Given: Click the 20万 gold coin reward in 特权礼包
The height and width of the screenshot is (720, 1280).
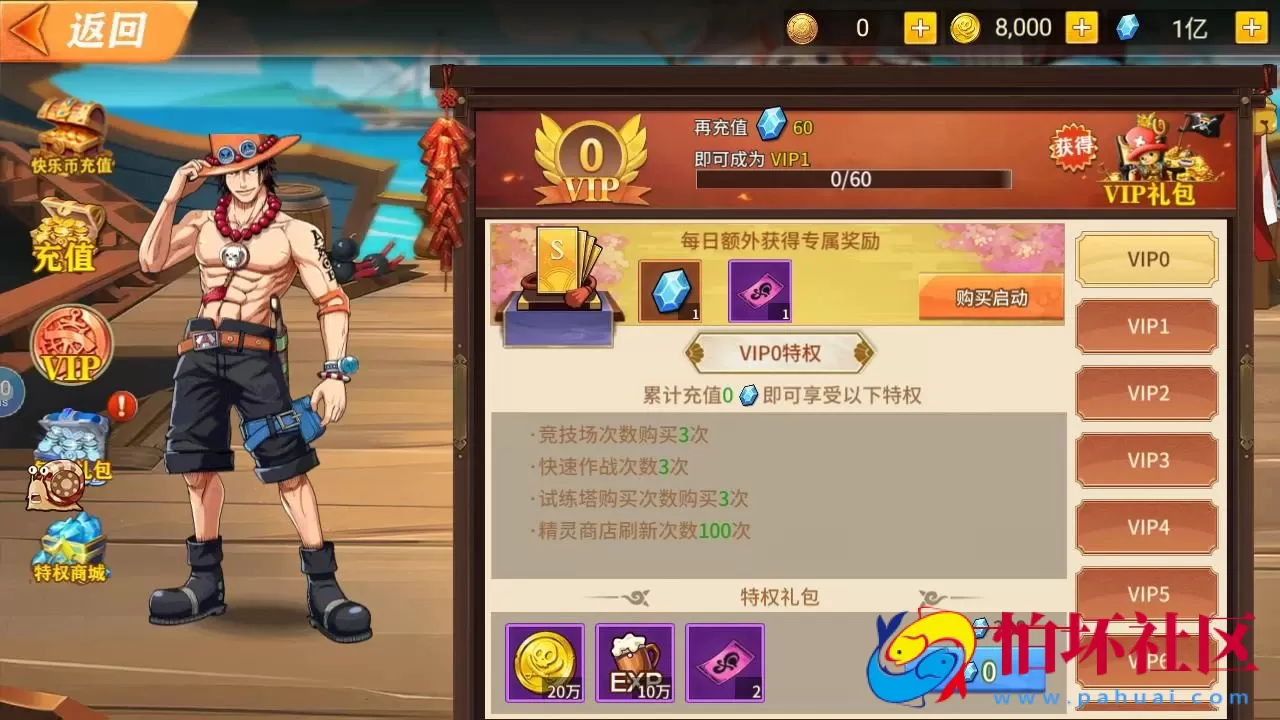Looking at the screenshot, I should [544, 662].
